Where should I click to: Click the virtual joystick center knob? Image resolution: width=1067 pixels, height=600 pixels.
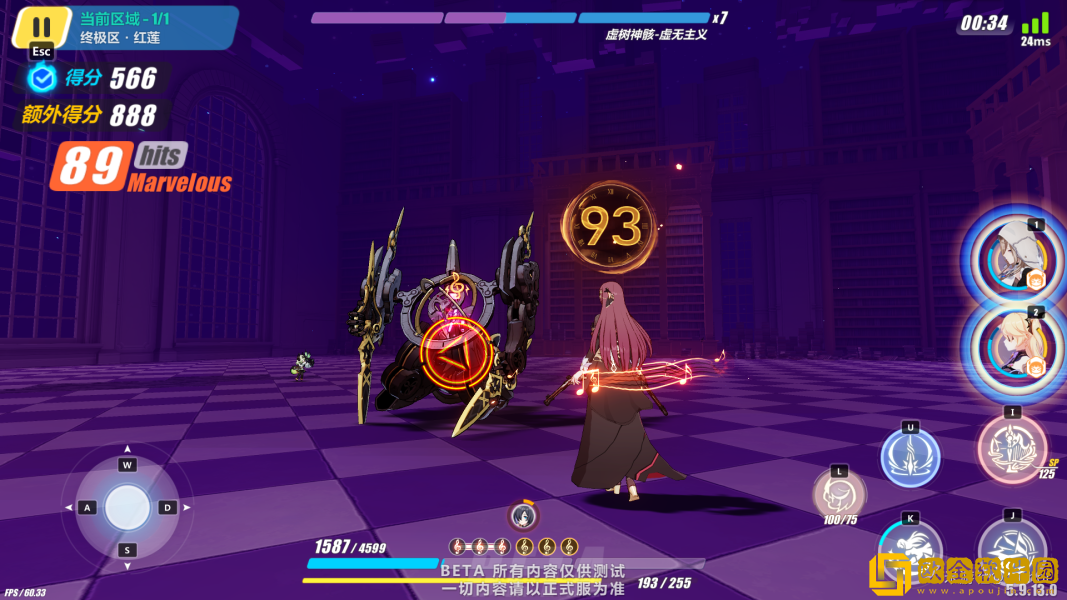127,507
